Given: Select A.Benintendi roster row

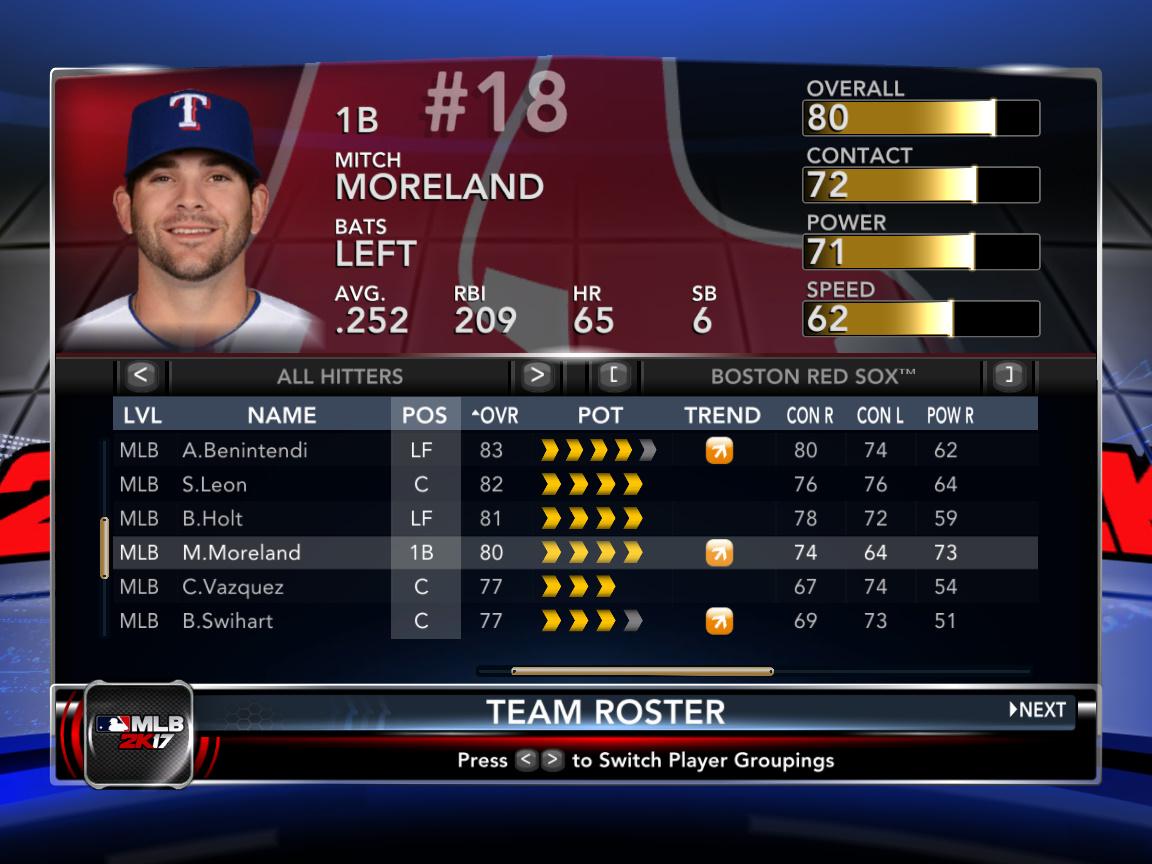Looking at the screenshot, I should [x=245, y=450].
